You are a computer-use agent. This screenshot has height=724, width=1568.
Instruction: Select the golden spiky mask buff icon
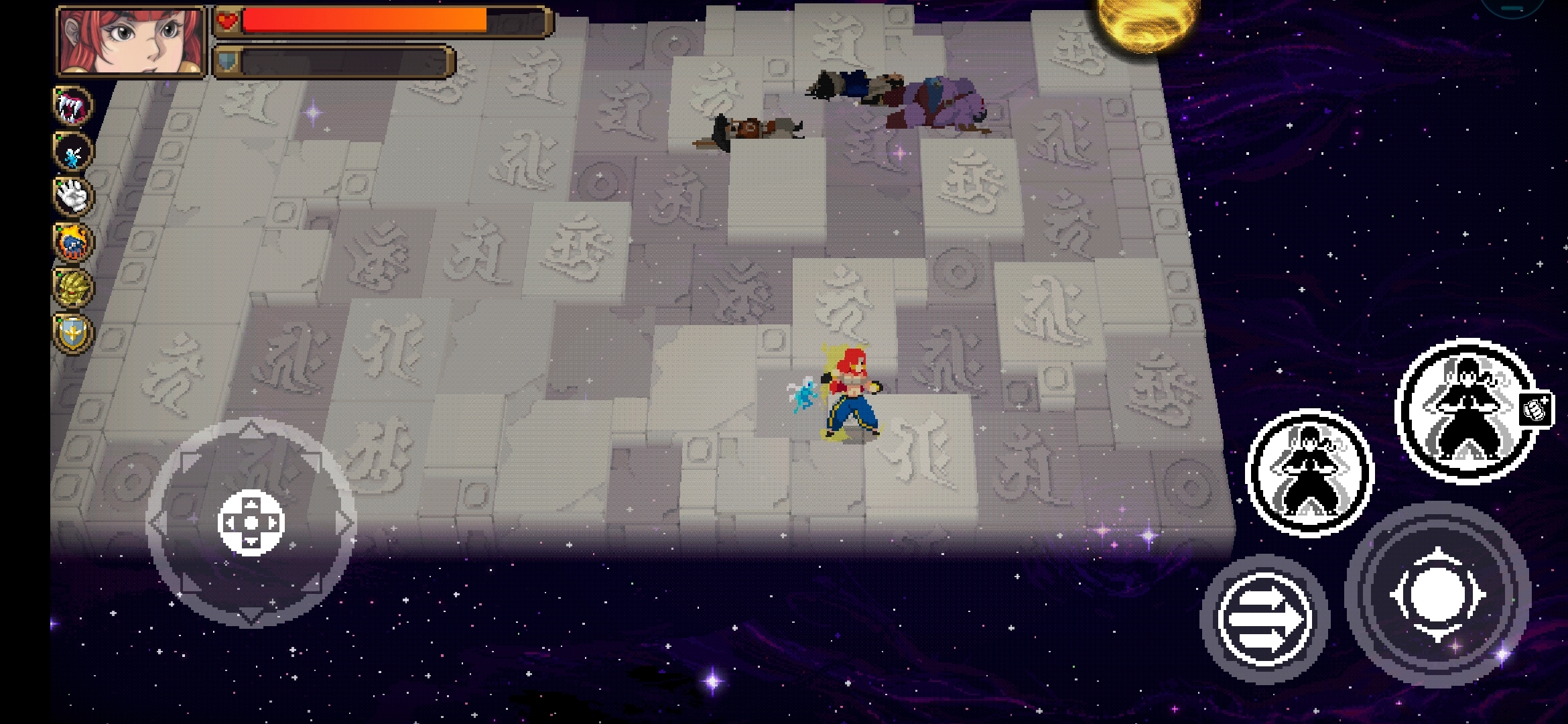73,288
